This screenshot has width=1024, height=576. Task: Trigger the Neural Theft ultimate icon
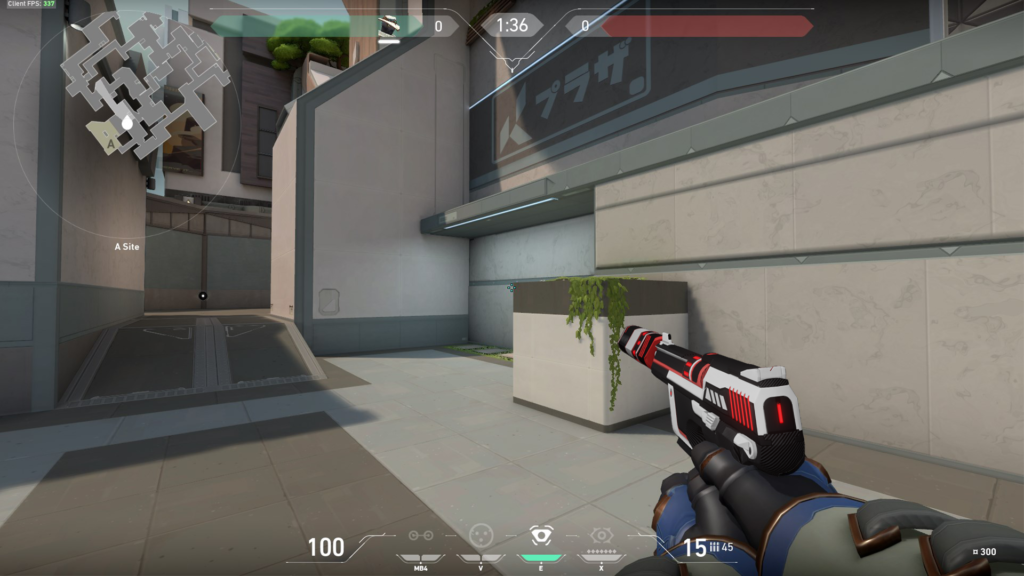click(601, 536)
